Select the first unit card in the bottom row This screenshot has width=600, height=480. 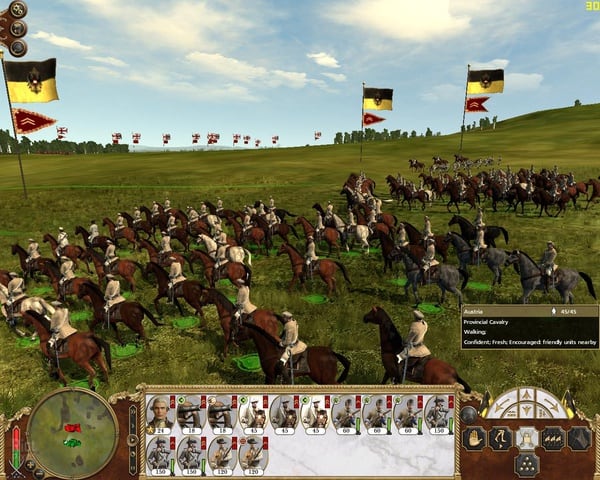(x=159, y=454)
